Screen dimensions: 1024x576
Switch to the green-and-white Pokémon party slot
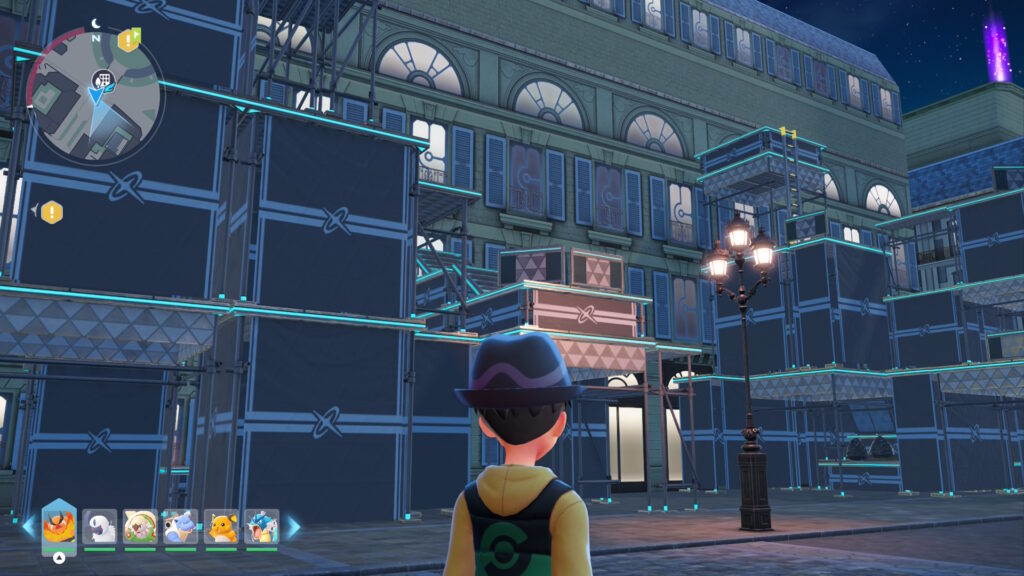tap(140, 526)
